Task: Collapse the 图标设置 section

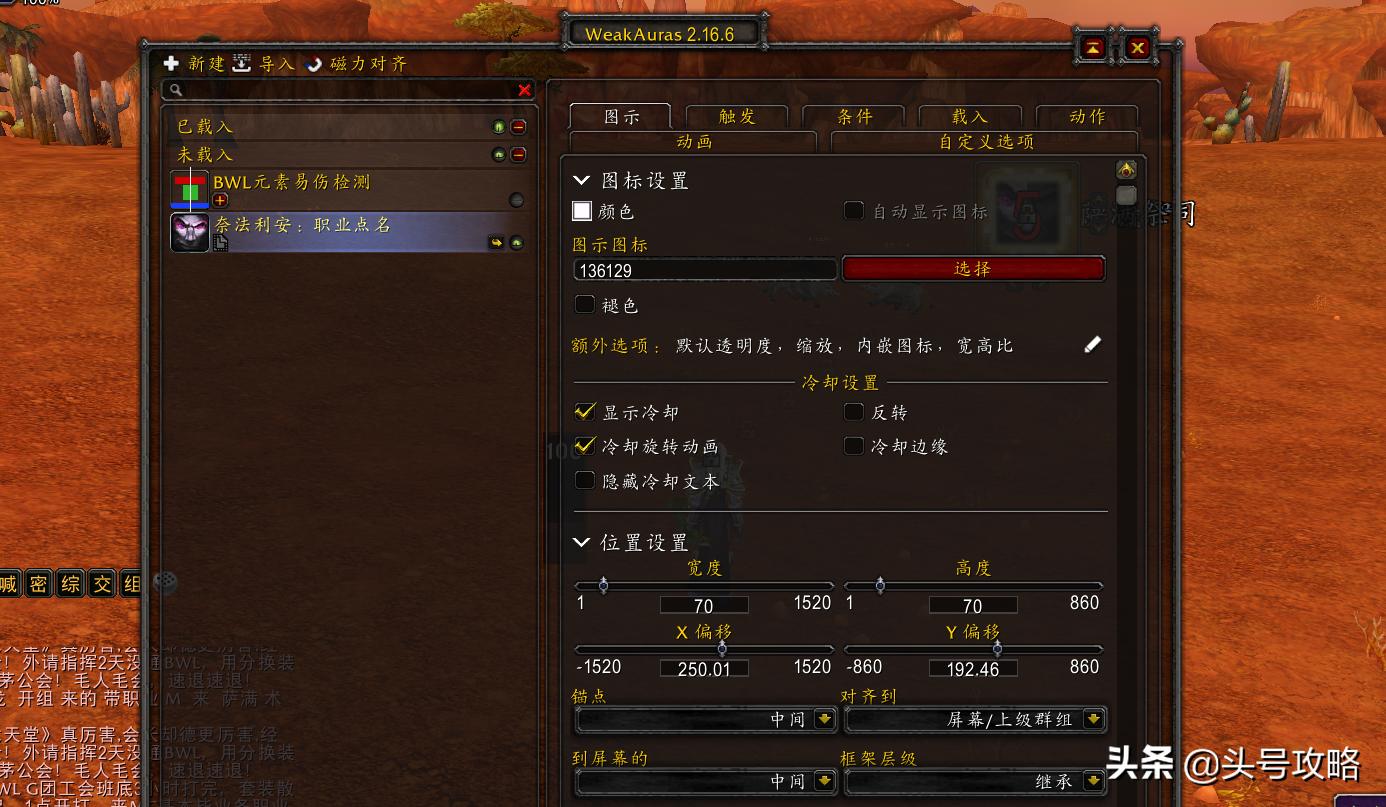Action: tap(582, 180)
